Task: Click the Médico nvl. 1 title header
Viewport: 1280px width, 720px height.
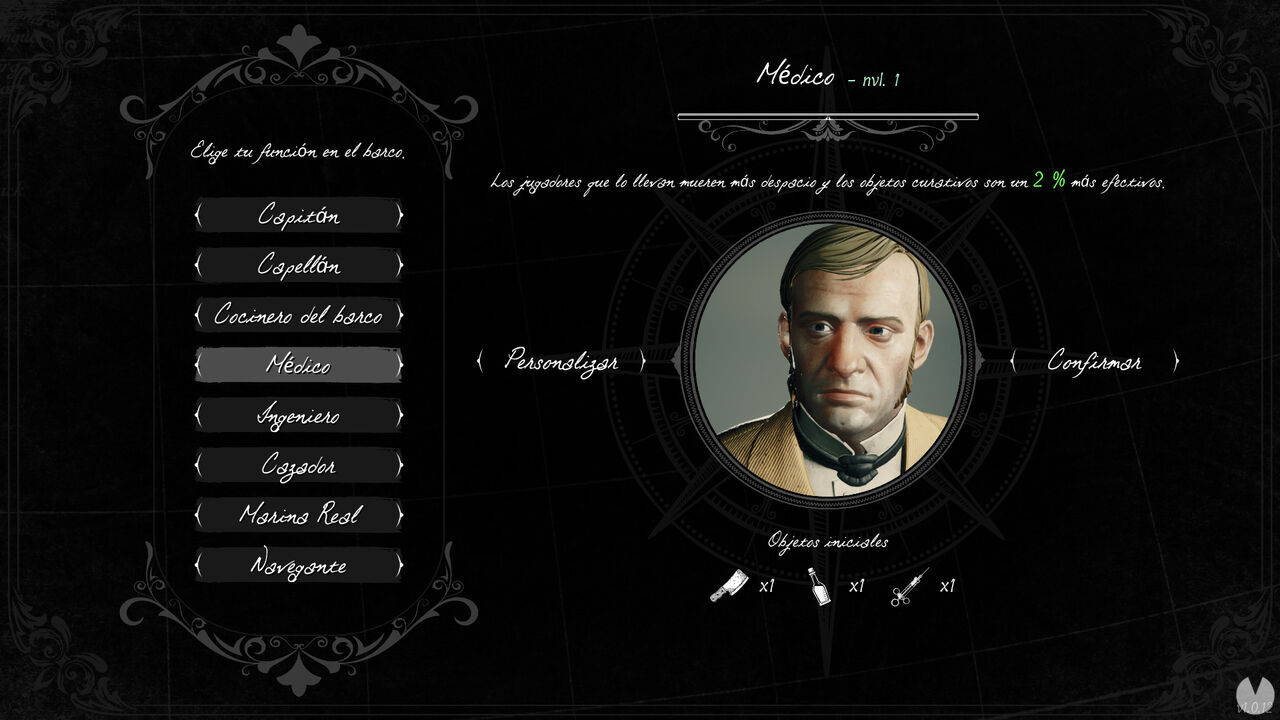Action: [x=830, y=75]
